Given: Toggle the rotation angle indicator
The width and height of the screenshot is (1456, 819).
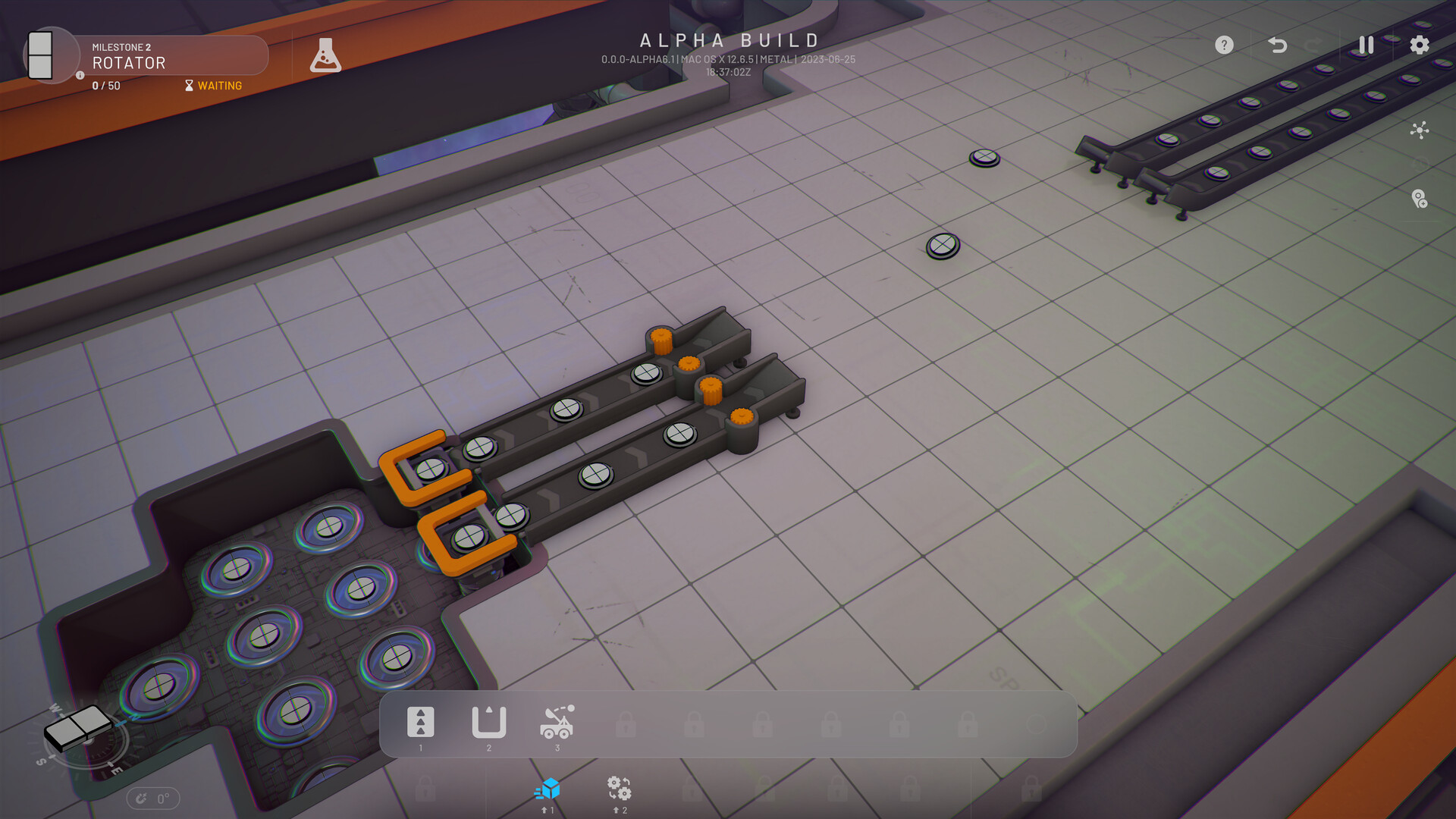Looking at the screenshot, I should (x=153, y=798).
